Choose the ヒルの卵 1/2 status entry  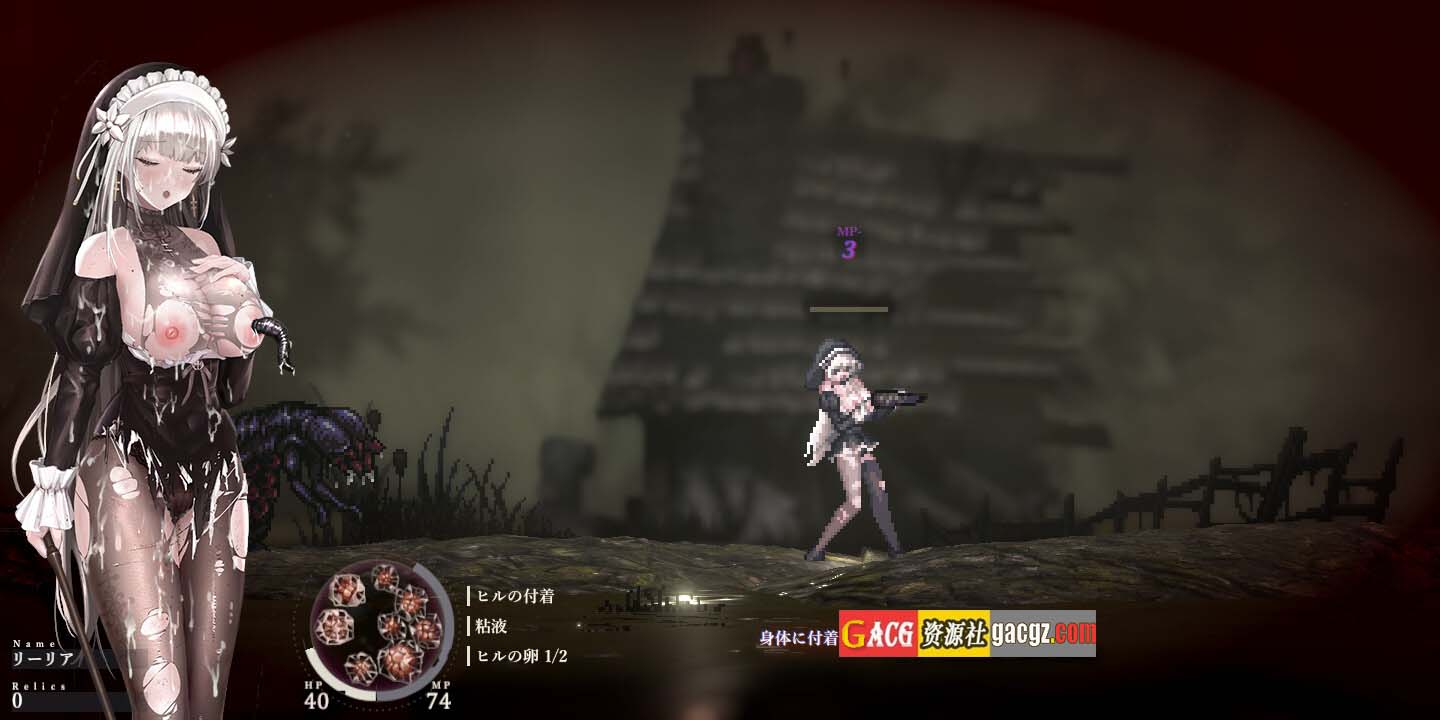(x=522, y=656)
